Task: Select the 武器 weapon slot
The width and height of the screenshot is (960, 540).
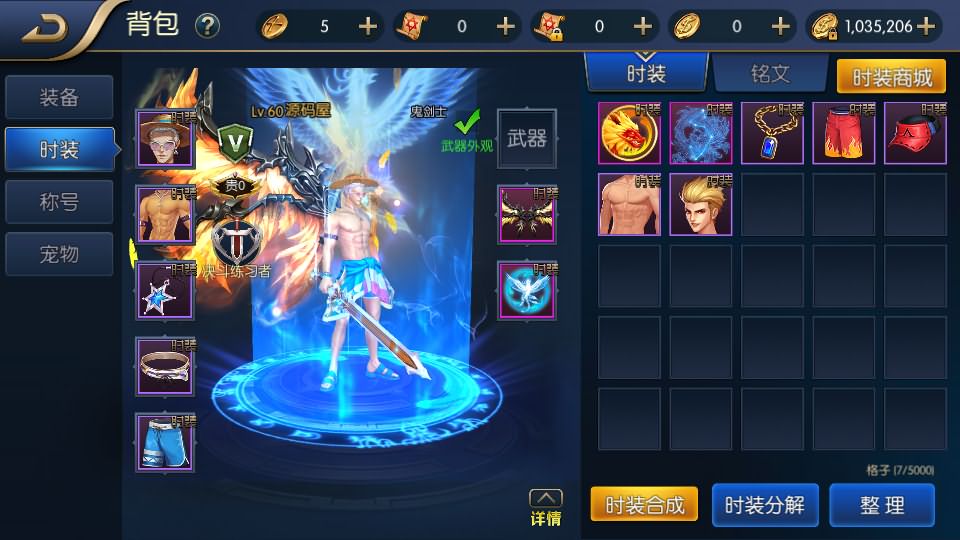Action: pos(527,139)
